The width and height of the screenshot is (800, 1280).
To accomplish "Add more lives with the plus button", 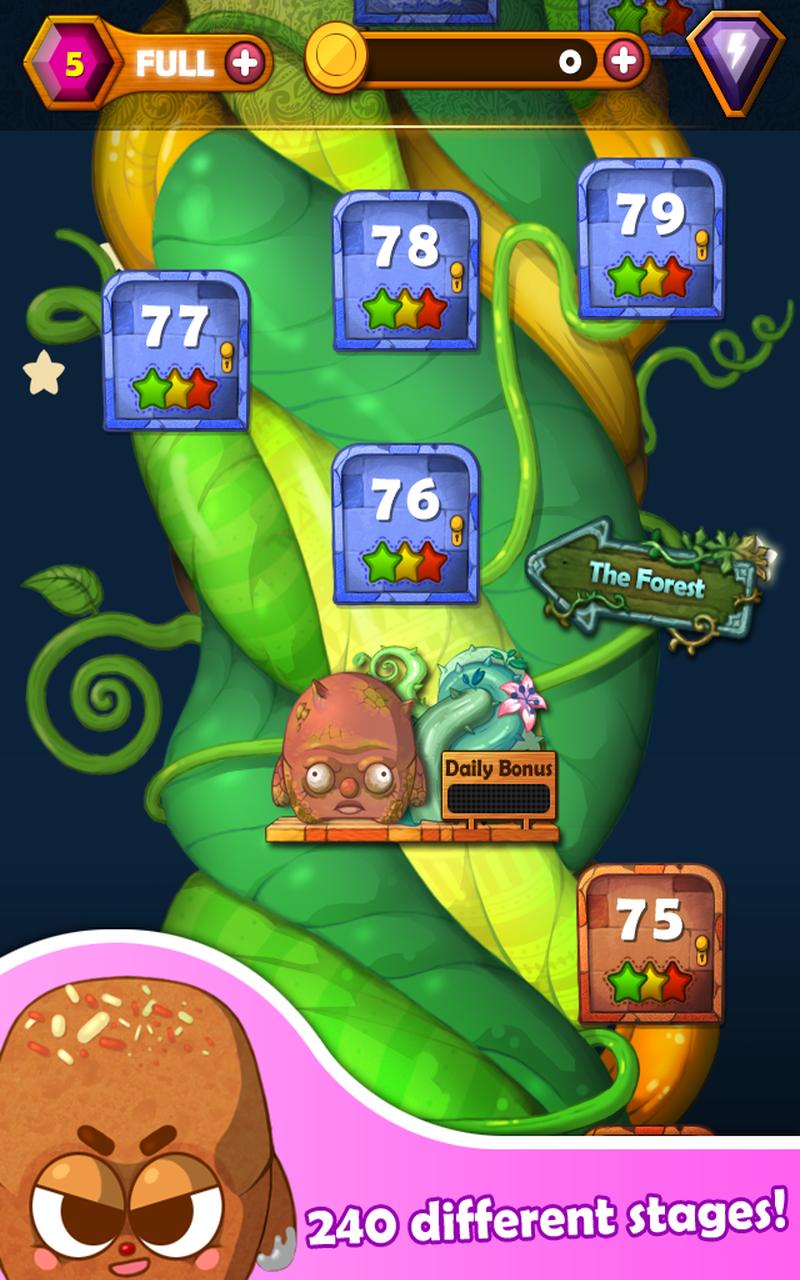I will 245,63.
